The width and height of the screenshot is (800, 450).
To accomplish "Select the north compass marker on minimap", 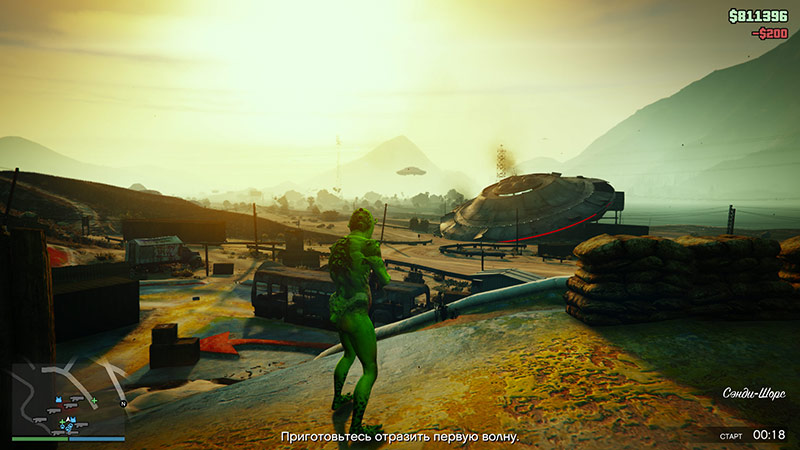I will point(122,404).
